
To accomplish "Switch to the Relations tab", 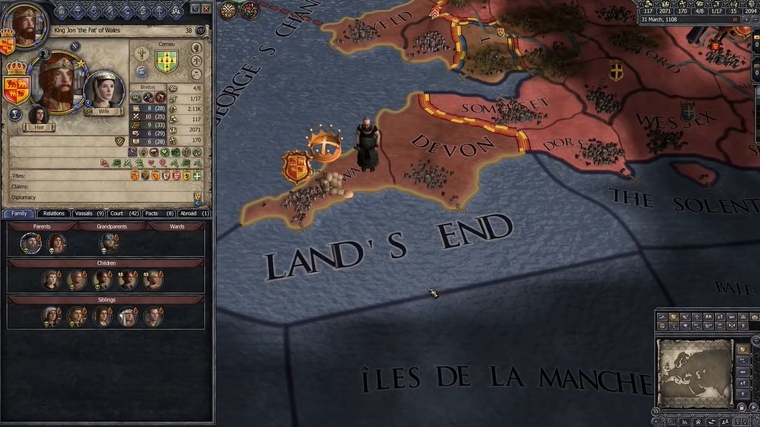I will (54, 213).
